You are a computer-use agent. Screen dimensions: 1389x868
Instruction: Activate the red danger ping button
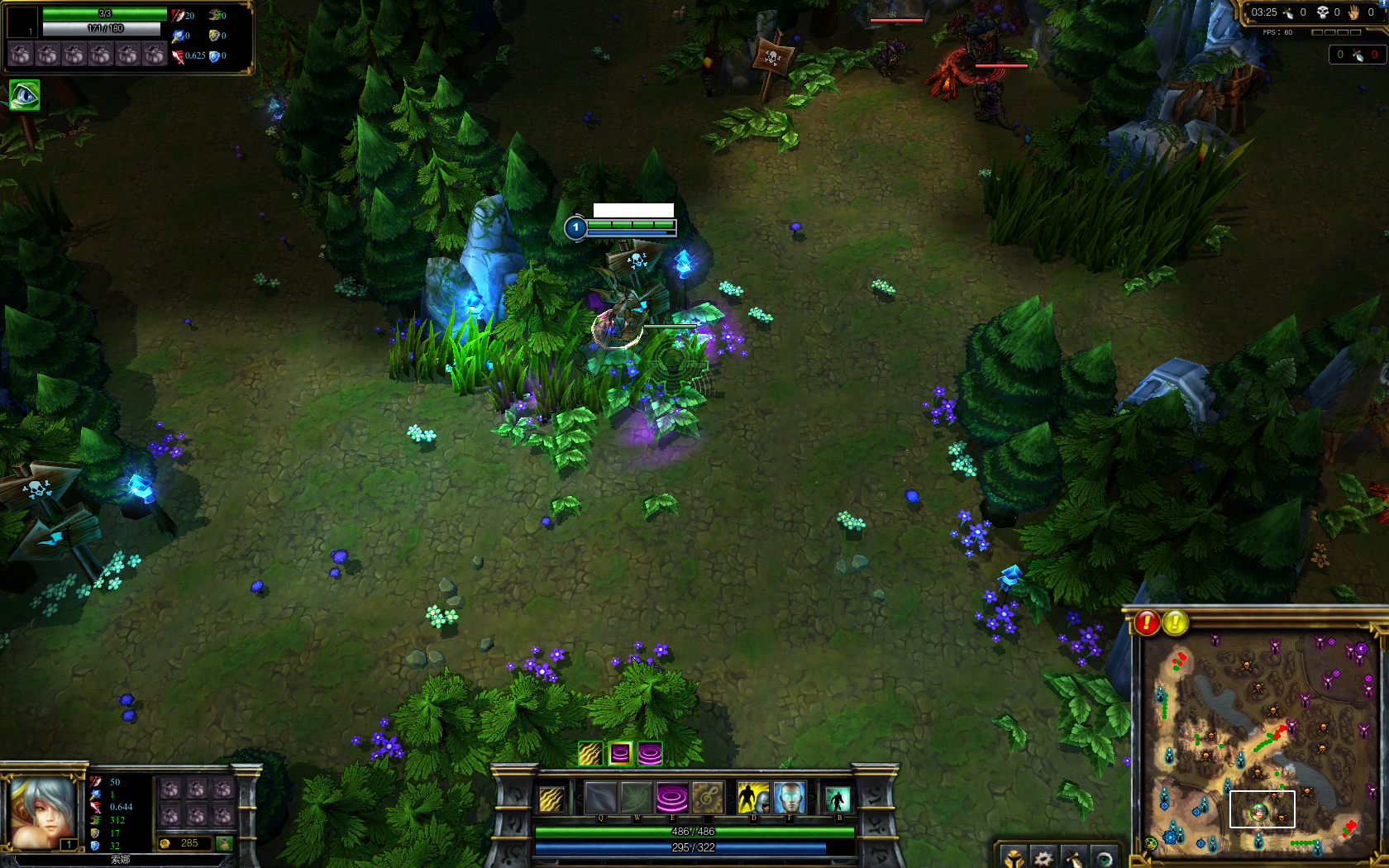point(1147,622)
